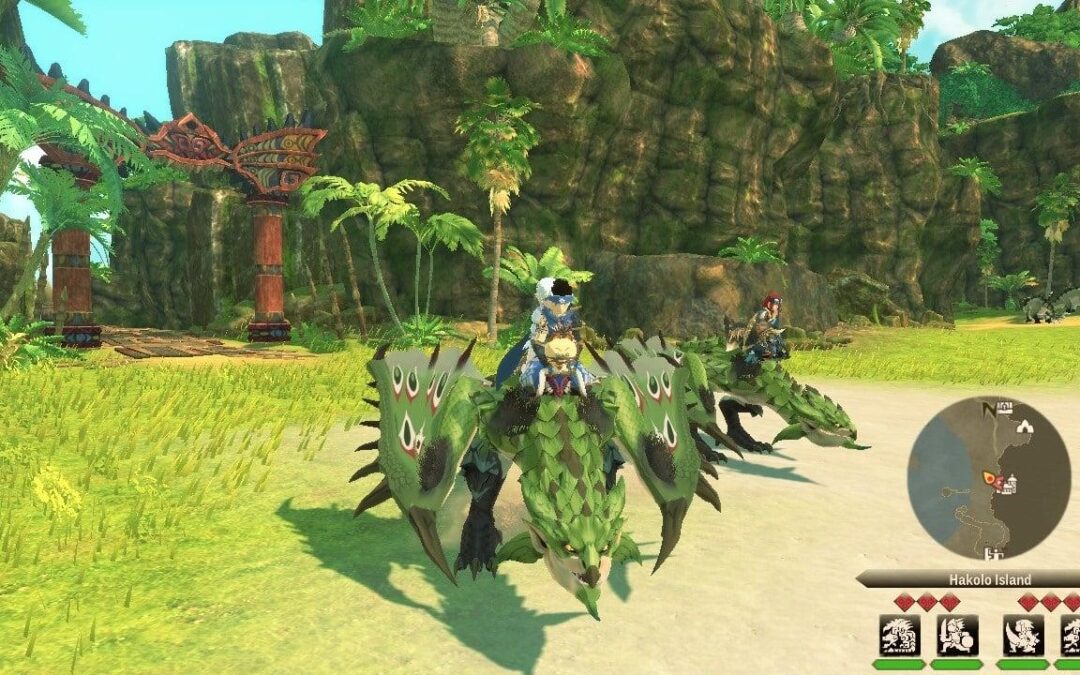The image size is (1080, 675).
Task: Pick the battle buddy rider with curved blade
Action: click(1023, 635)
